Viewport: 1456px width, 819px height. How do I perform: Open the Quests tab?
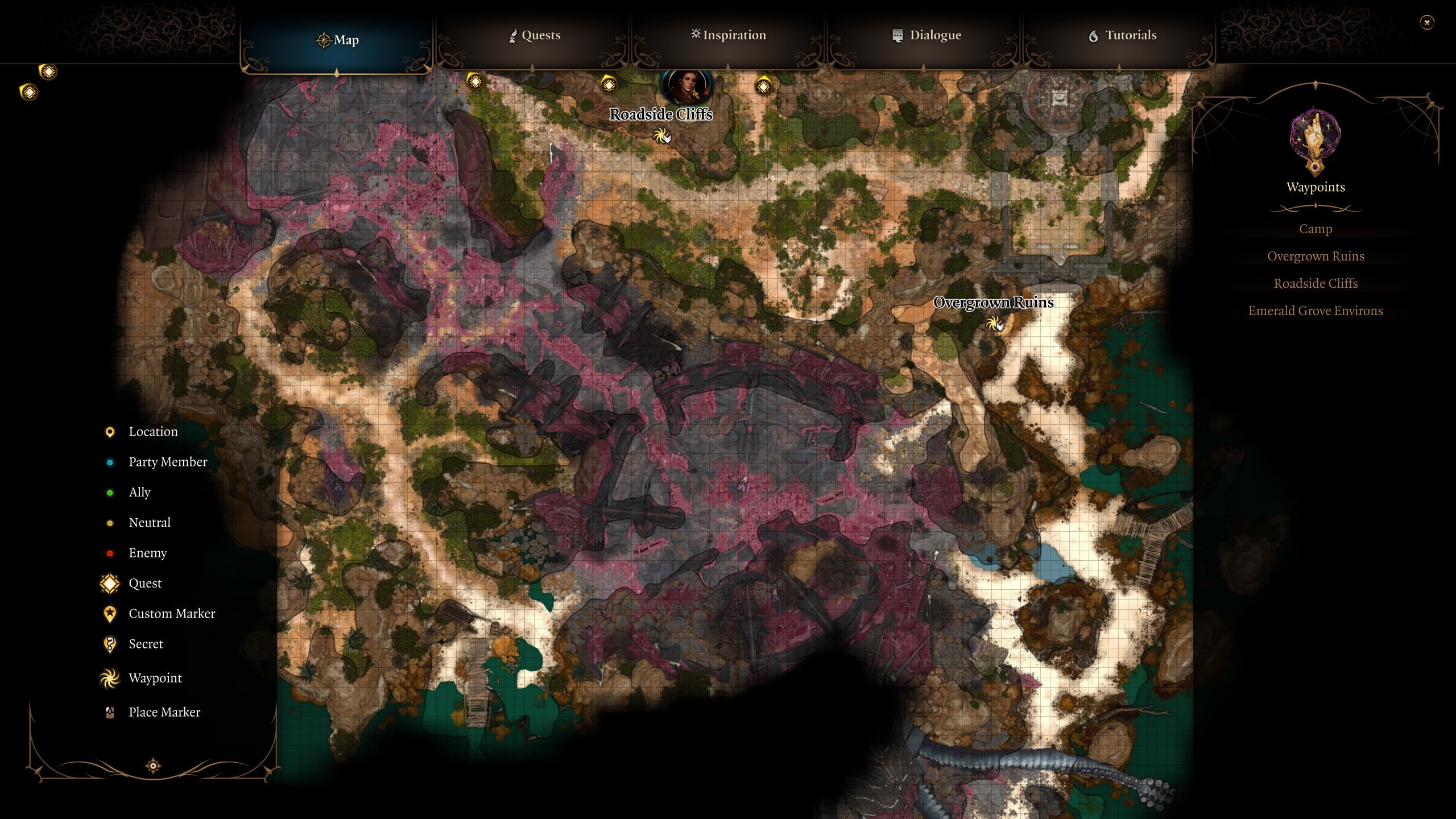(x=533, y=35)
